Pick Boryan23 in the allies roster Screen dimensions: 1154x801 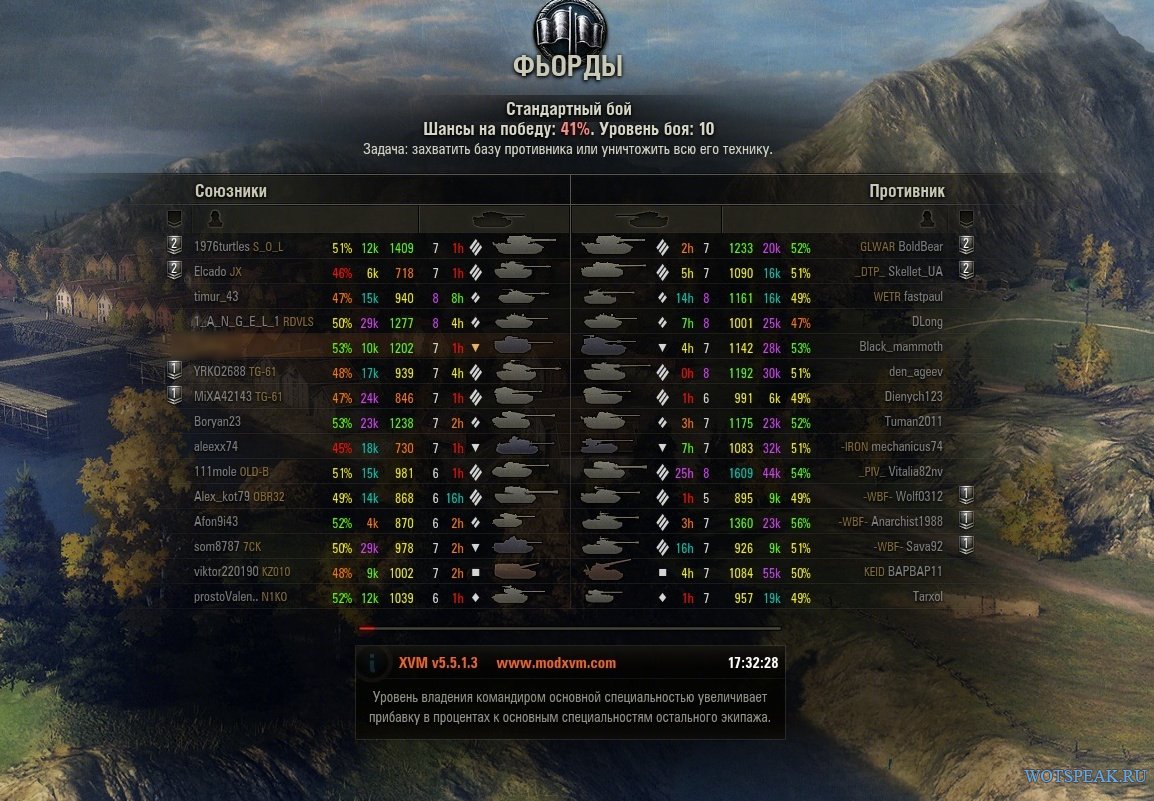coord(217,422)
